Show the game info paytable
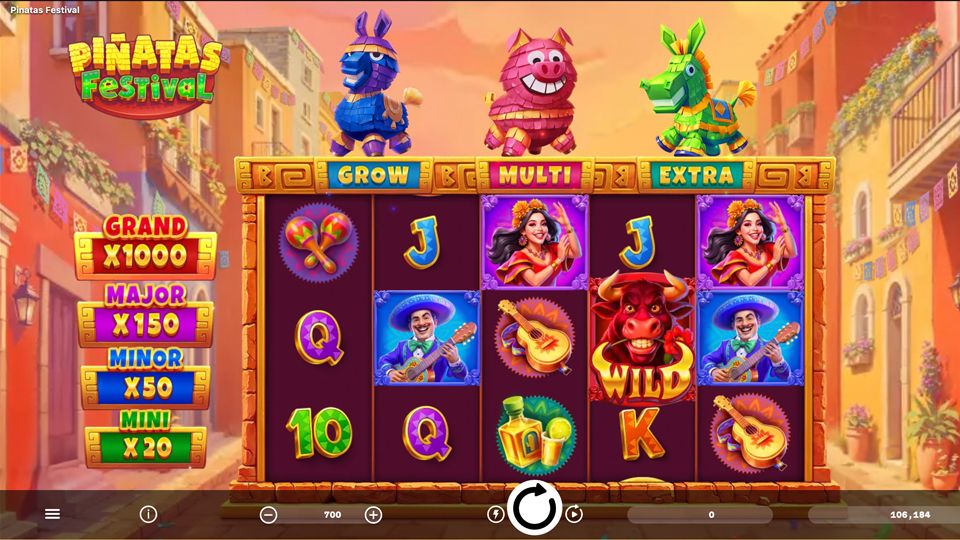 [x=148, y=514]
